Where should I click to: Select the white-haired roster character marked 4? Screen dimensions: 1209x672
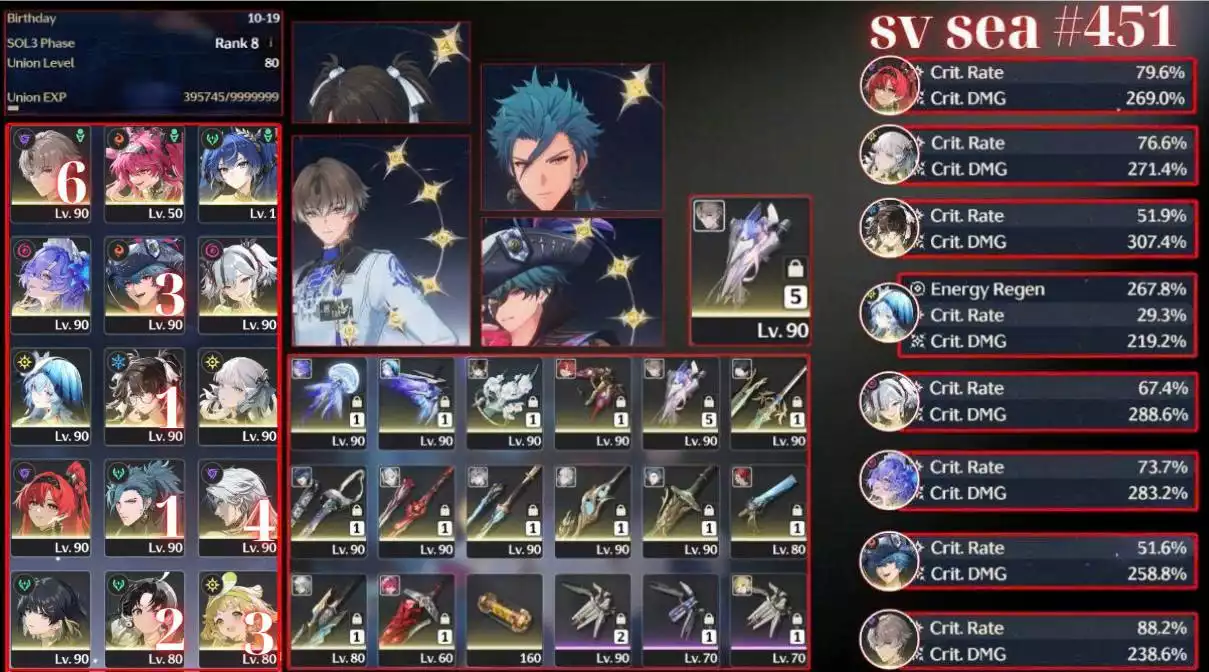(238, 507)
